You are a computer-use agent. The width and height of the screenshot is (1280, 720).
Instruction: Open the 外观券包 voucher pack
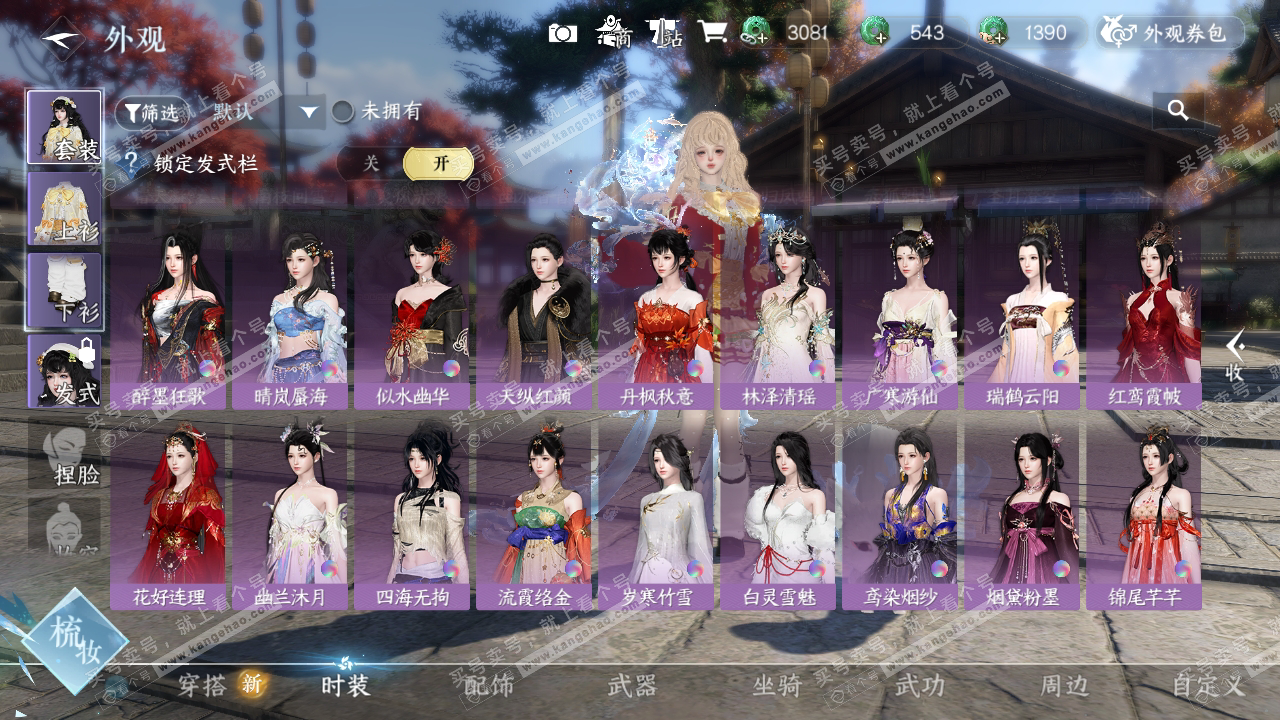[1172, 33]
